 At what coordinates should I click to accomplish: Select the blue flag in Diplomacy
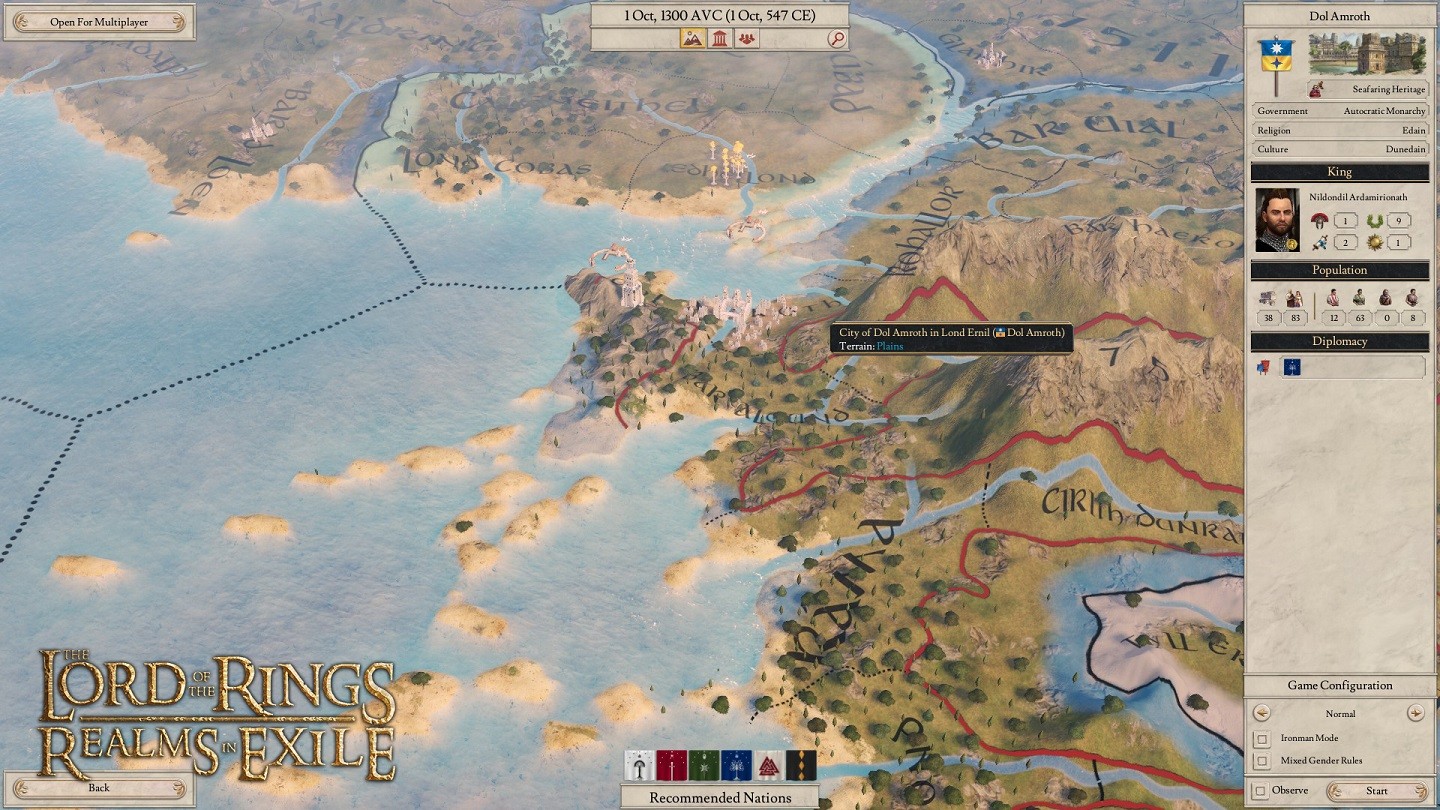click(1291, 367)
